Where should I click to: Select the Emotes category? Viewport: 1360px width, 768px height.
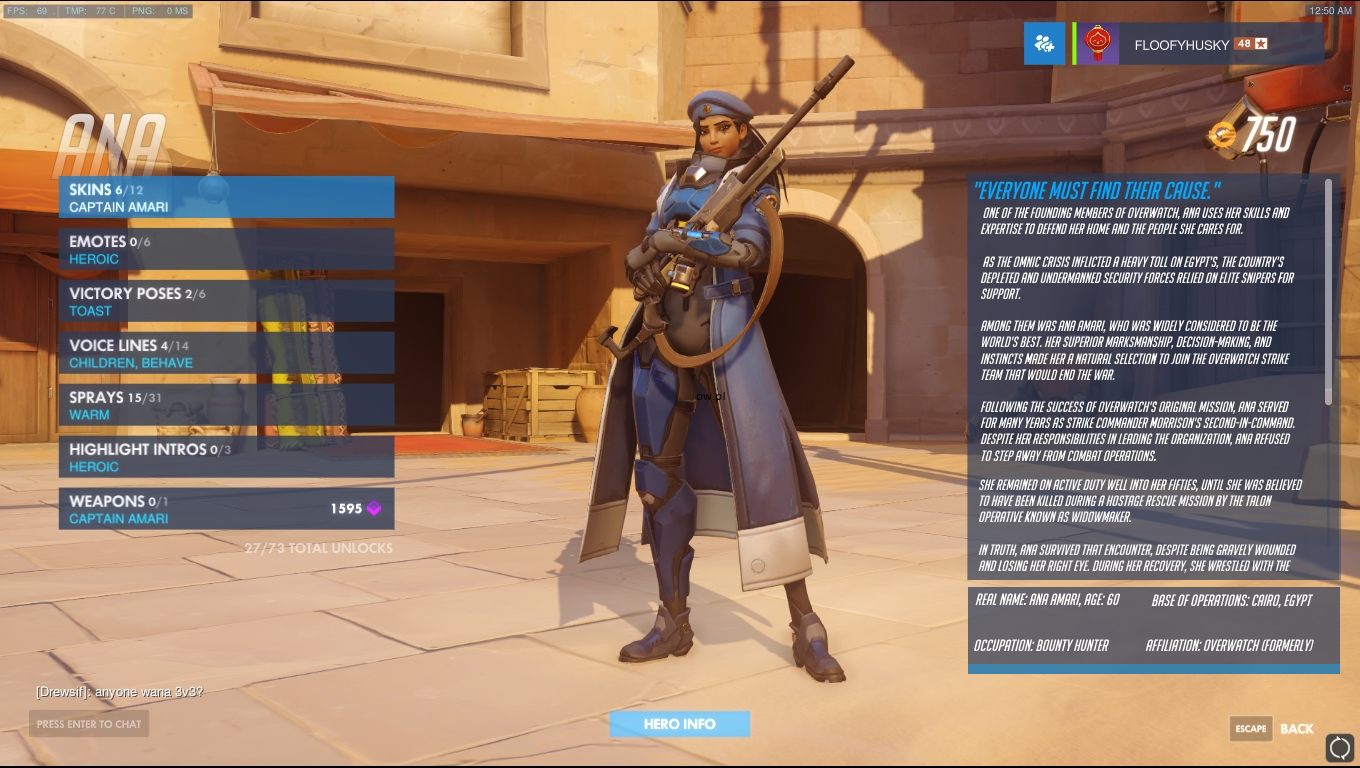coord(226,250)
